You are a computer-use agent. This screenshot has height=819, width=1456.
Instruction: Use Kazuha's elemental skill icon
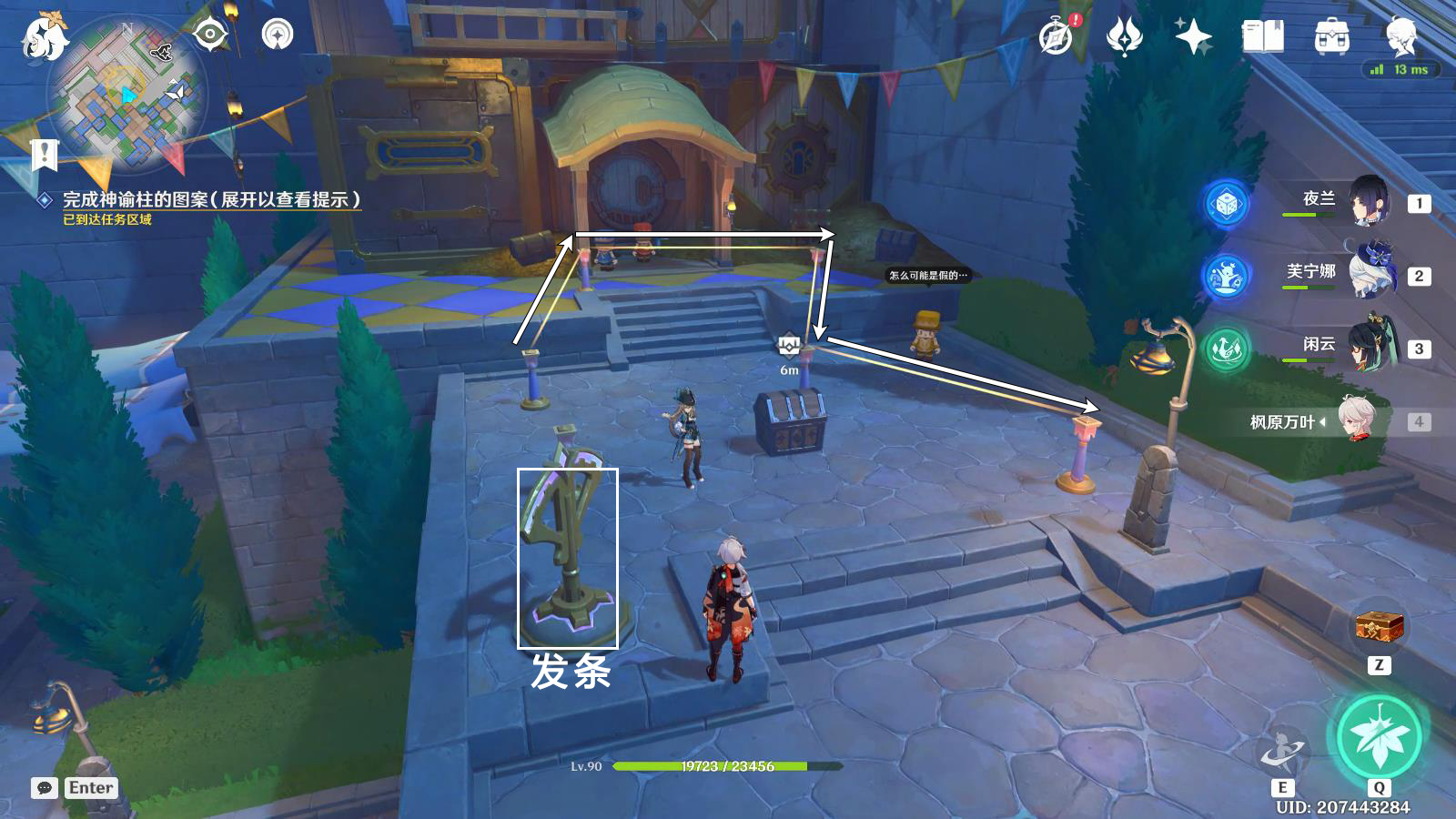pyautogui.click(x=1282, y=751)
